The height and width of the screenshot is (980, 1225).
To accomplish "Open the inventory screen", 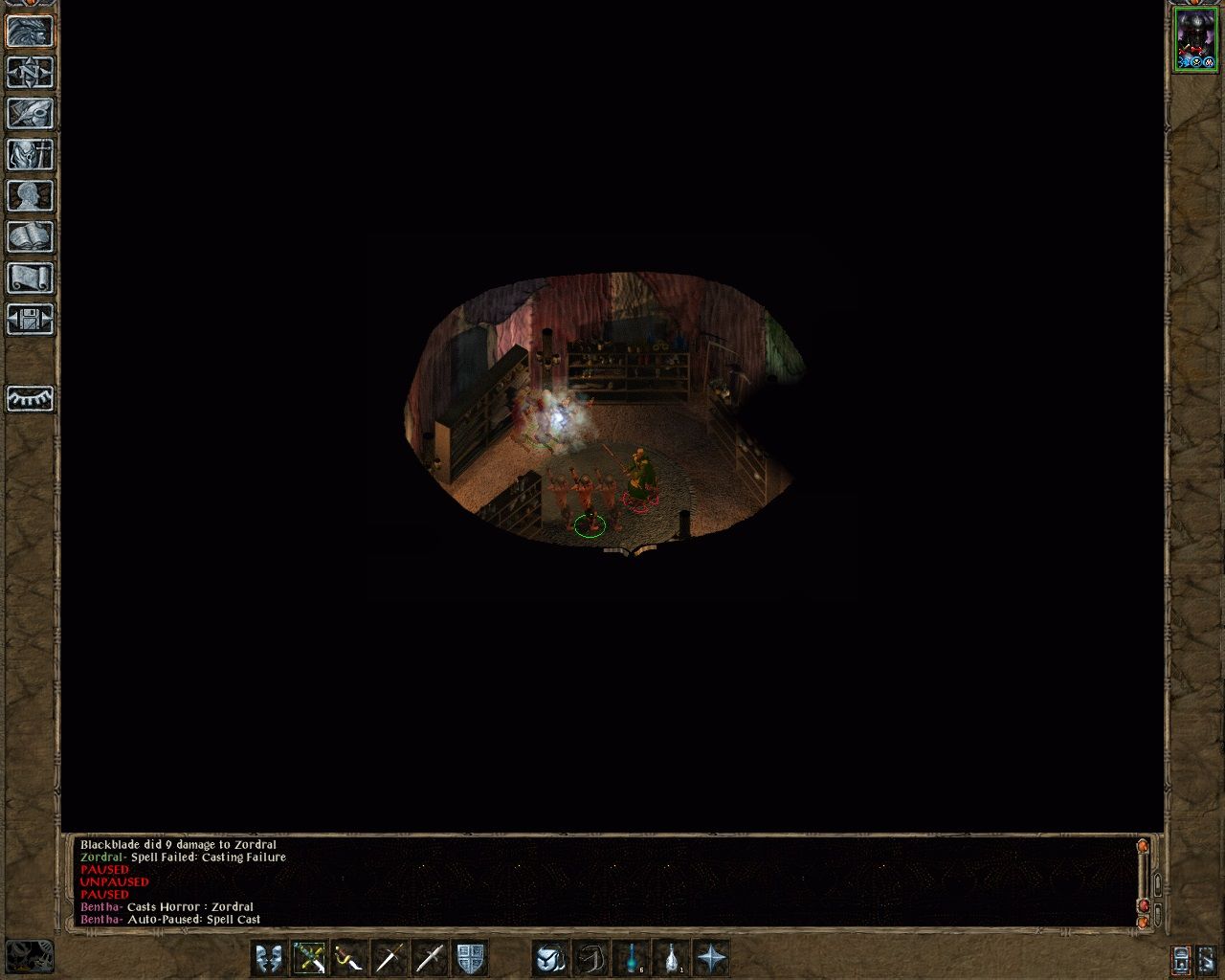I will click(30, 155).
